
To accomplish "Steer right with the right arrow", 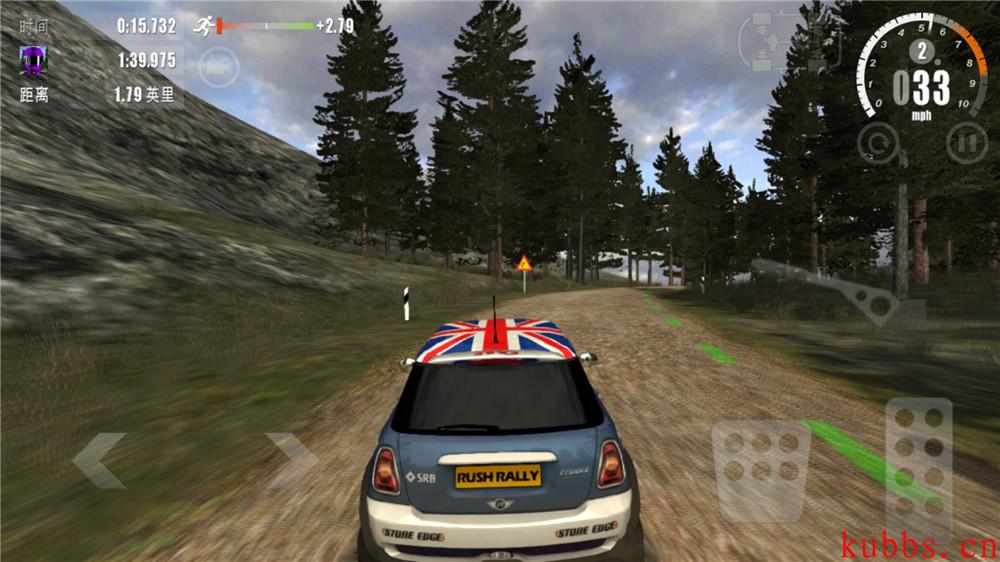I will (x=291, y=460).
